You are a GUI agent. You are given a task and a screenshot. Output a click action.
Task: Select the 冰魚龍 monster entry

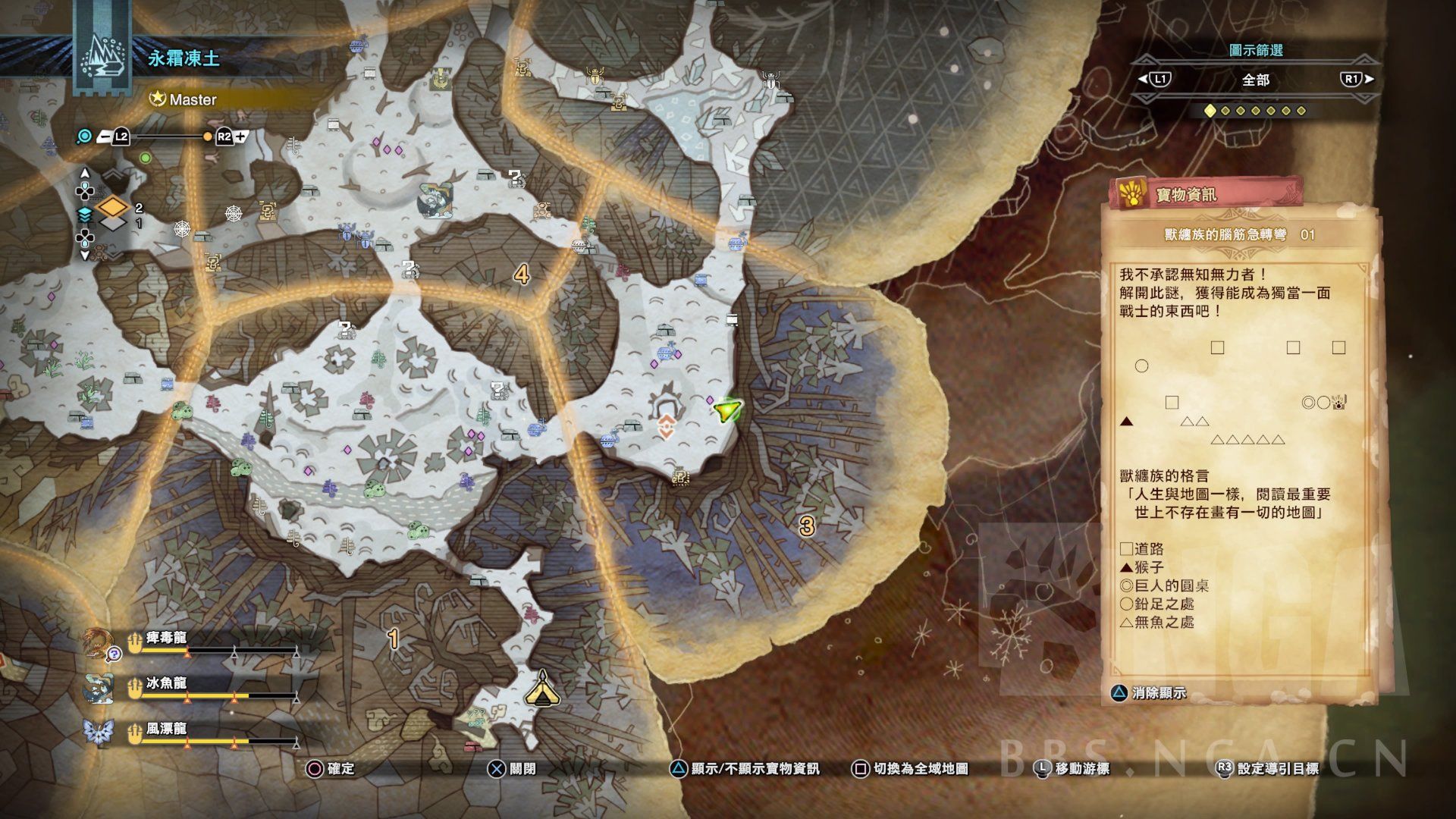click(x=165, y=684)
